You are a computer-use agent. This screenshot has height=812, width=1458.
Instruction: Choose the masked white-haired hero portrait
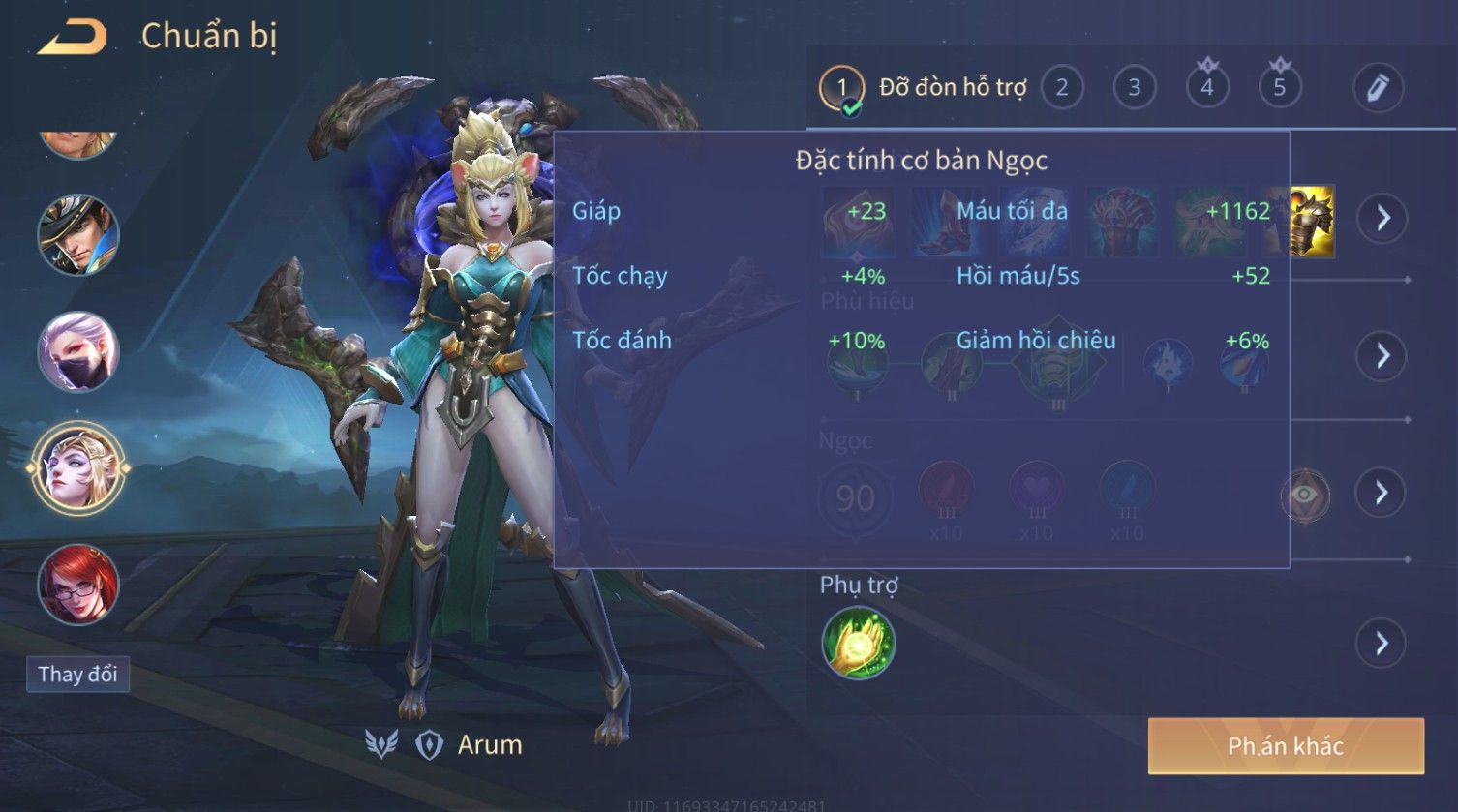[78, 351]
